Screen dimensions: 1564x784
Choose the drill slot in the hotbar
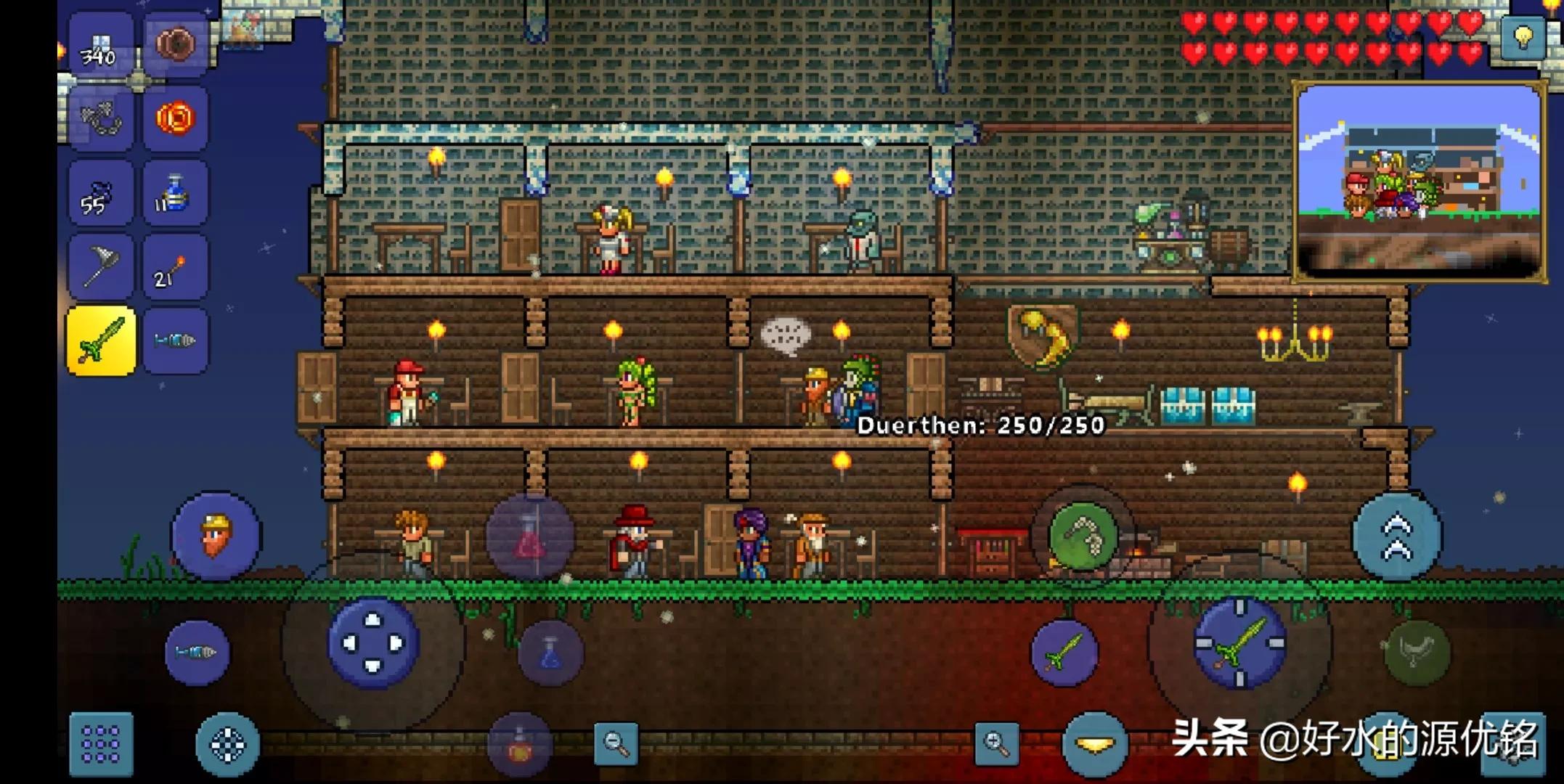[175, 340]
